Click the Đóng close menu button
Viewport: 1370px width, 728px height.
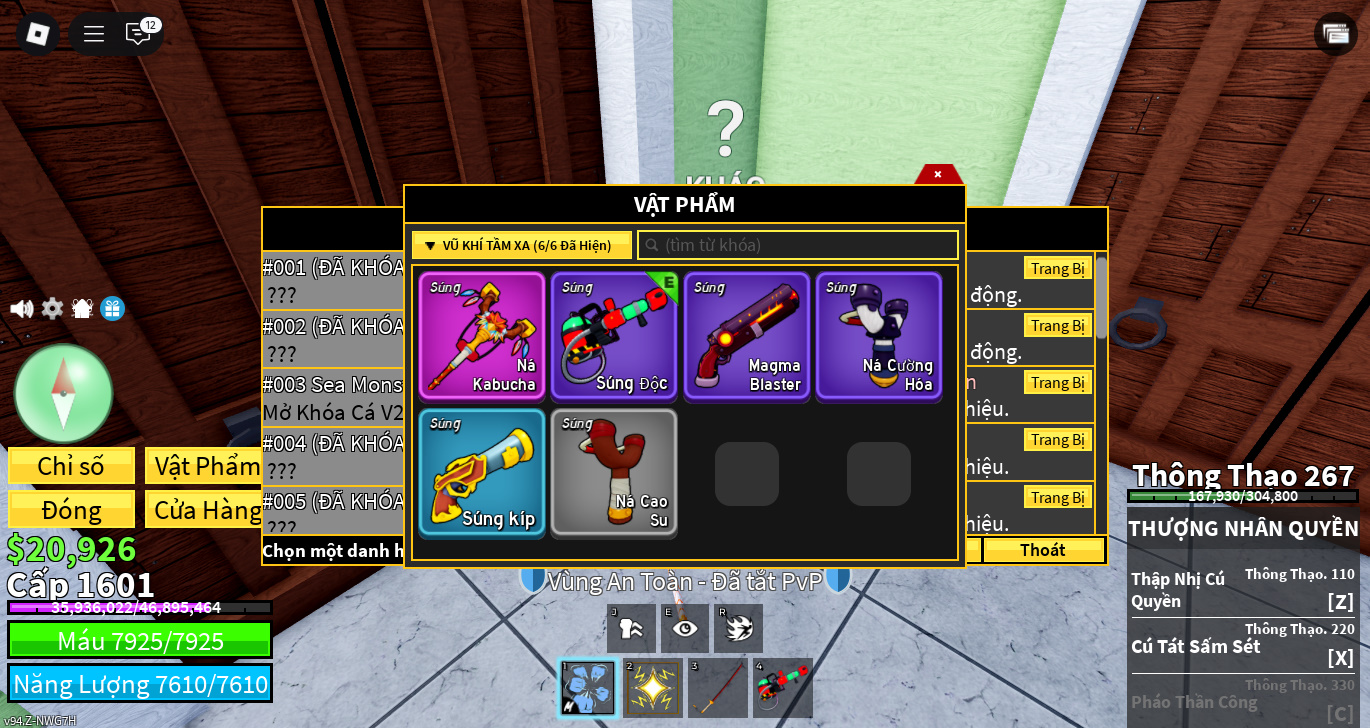[x=71, y=510]
